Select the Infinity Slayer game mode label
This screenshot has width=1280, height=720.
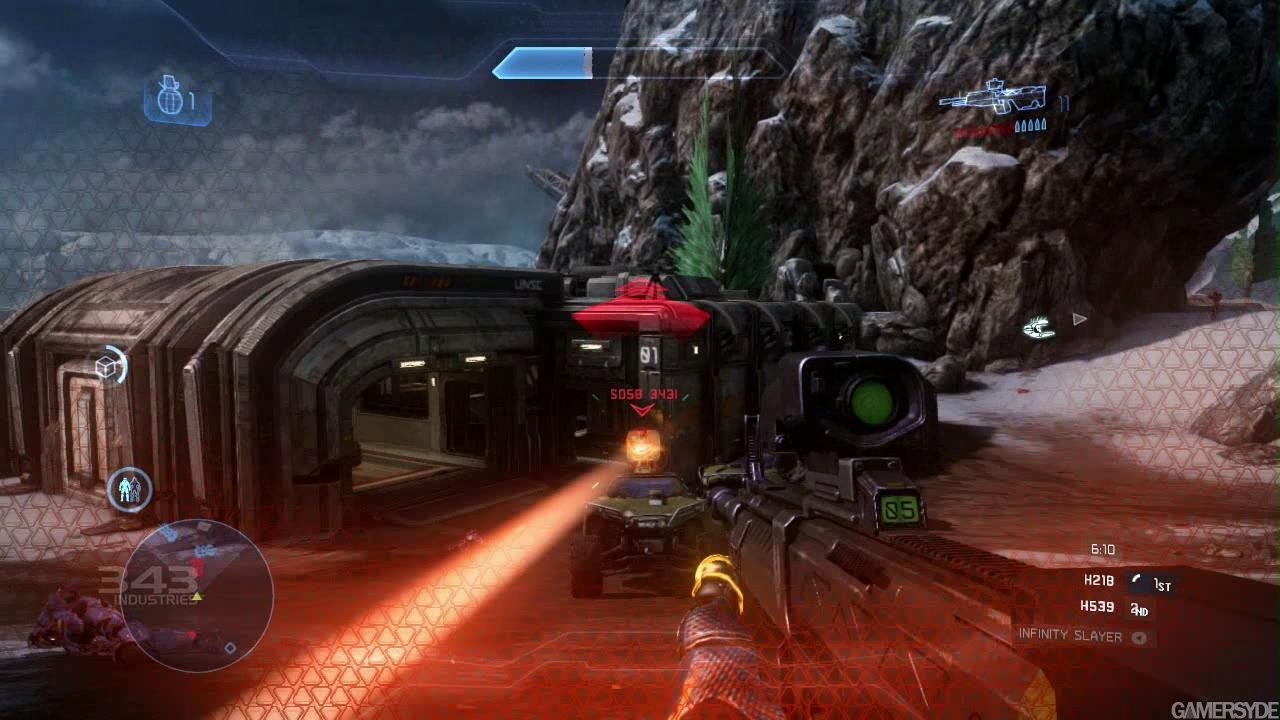(x=1070, y=635)
